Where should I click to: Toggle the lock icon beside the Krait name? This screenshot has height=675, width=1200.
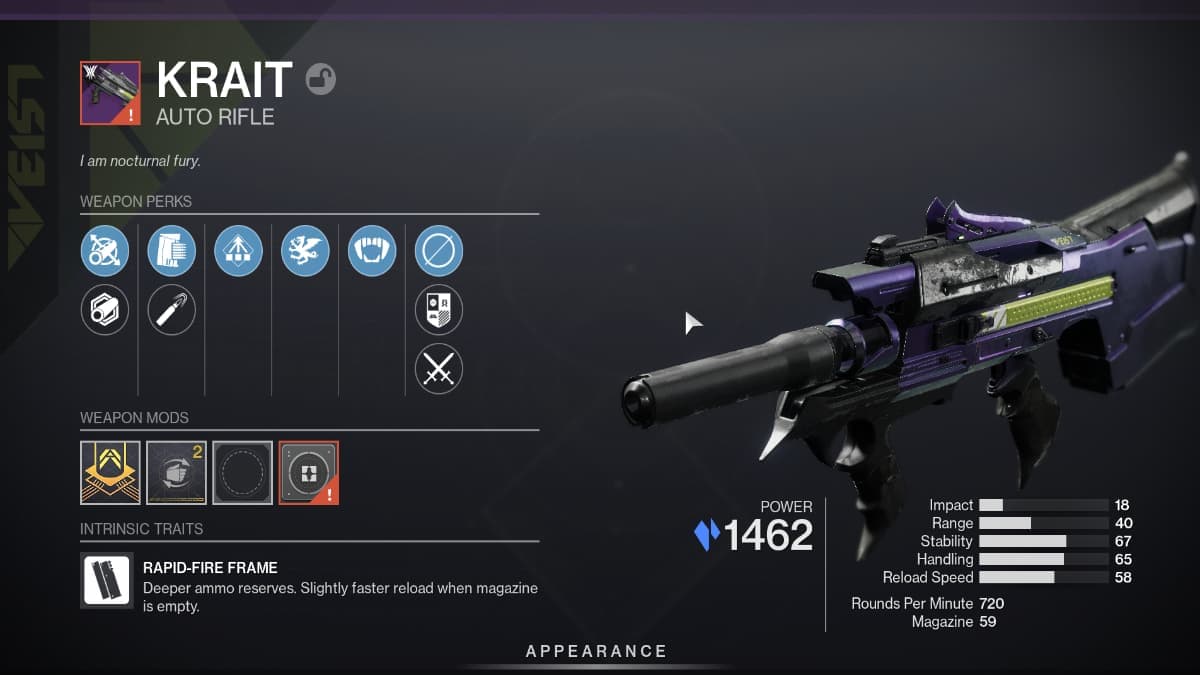pos(320,79)
